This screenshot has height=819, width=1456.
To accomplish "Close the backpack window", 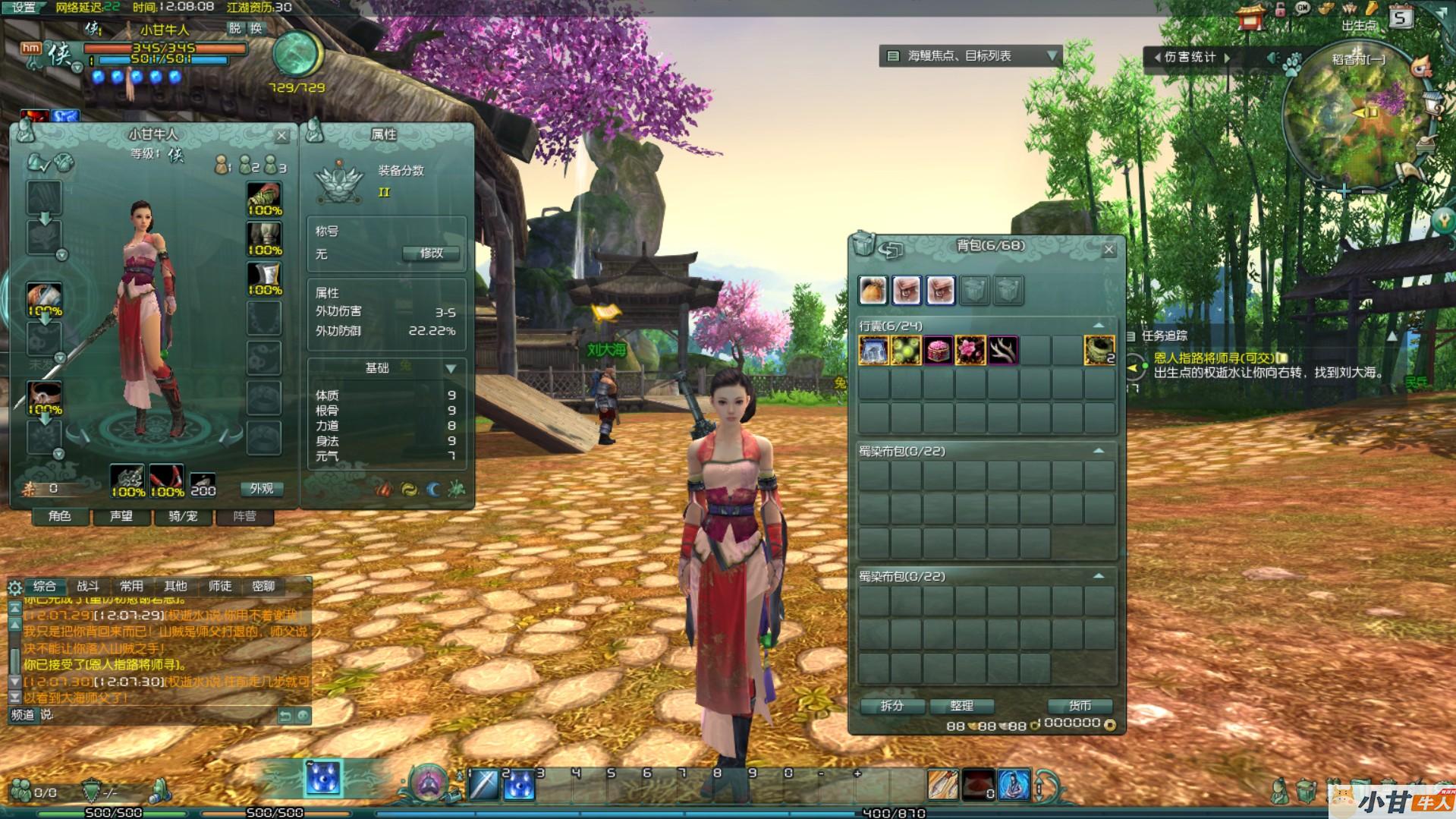I will (x=1109, y=250).
